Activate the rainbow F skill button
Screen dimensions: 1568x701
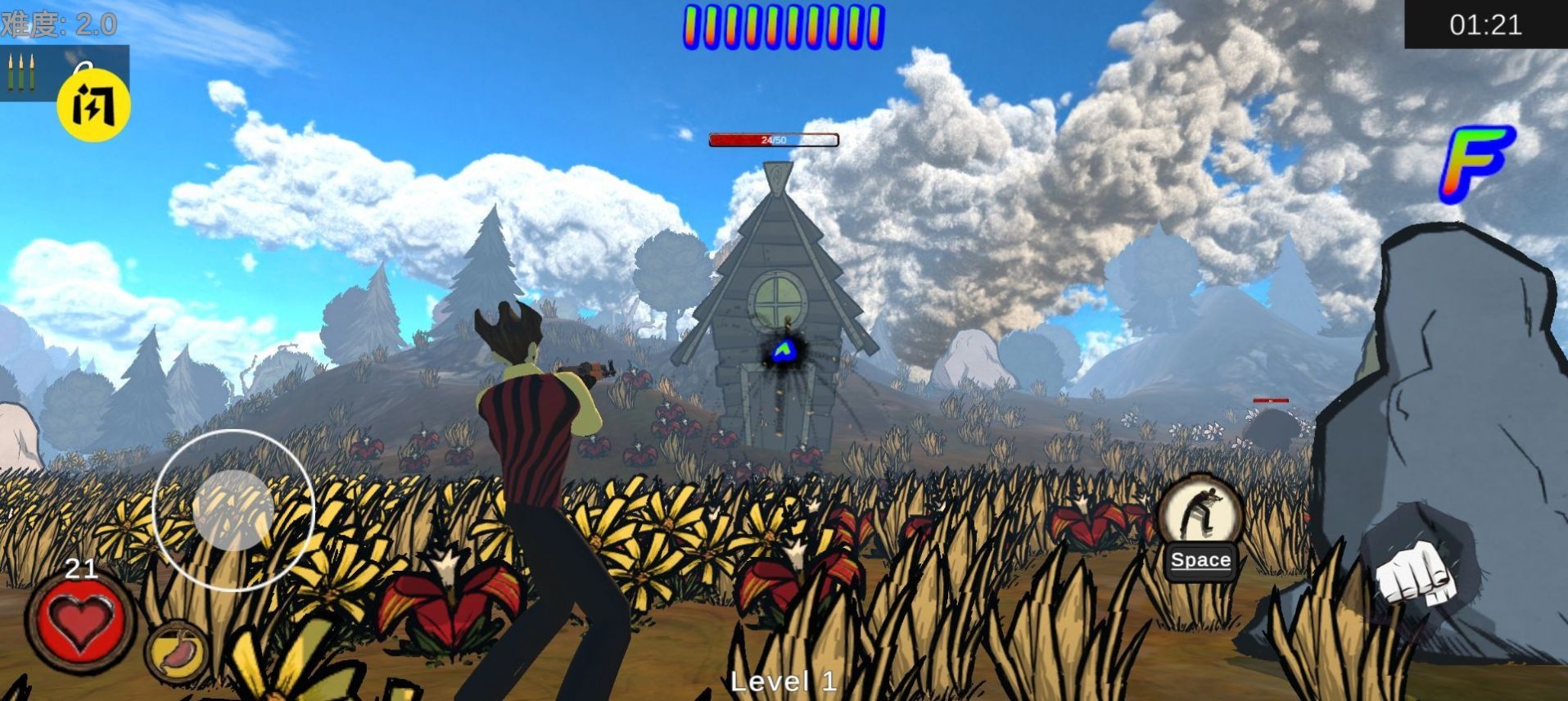coord(1475,163)
